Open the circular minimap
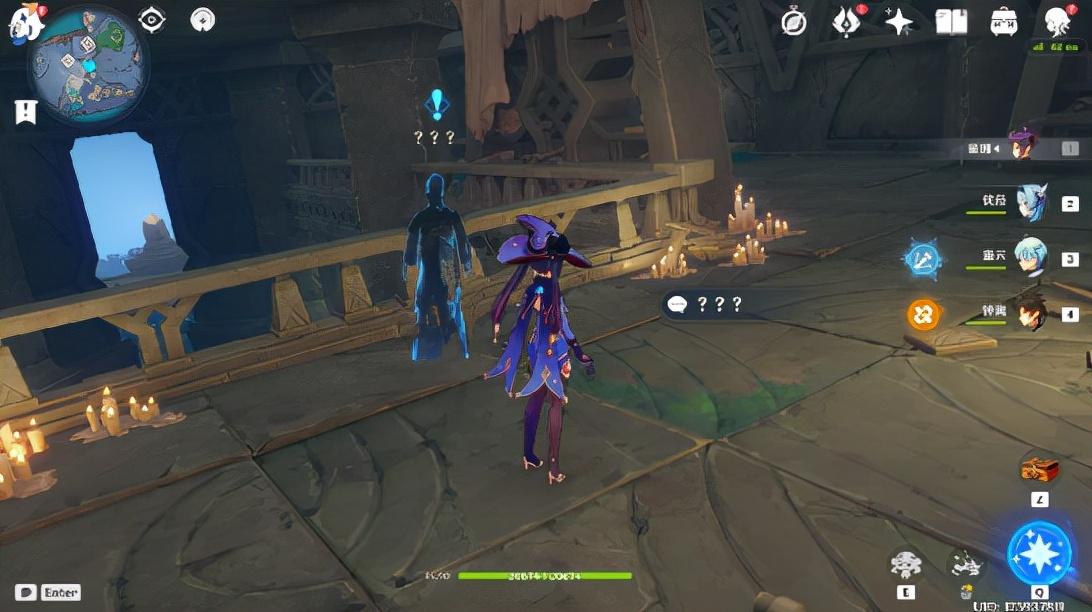The height and width of the screenshot is (612, 1092). (88, 63)
